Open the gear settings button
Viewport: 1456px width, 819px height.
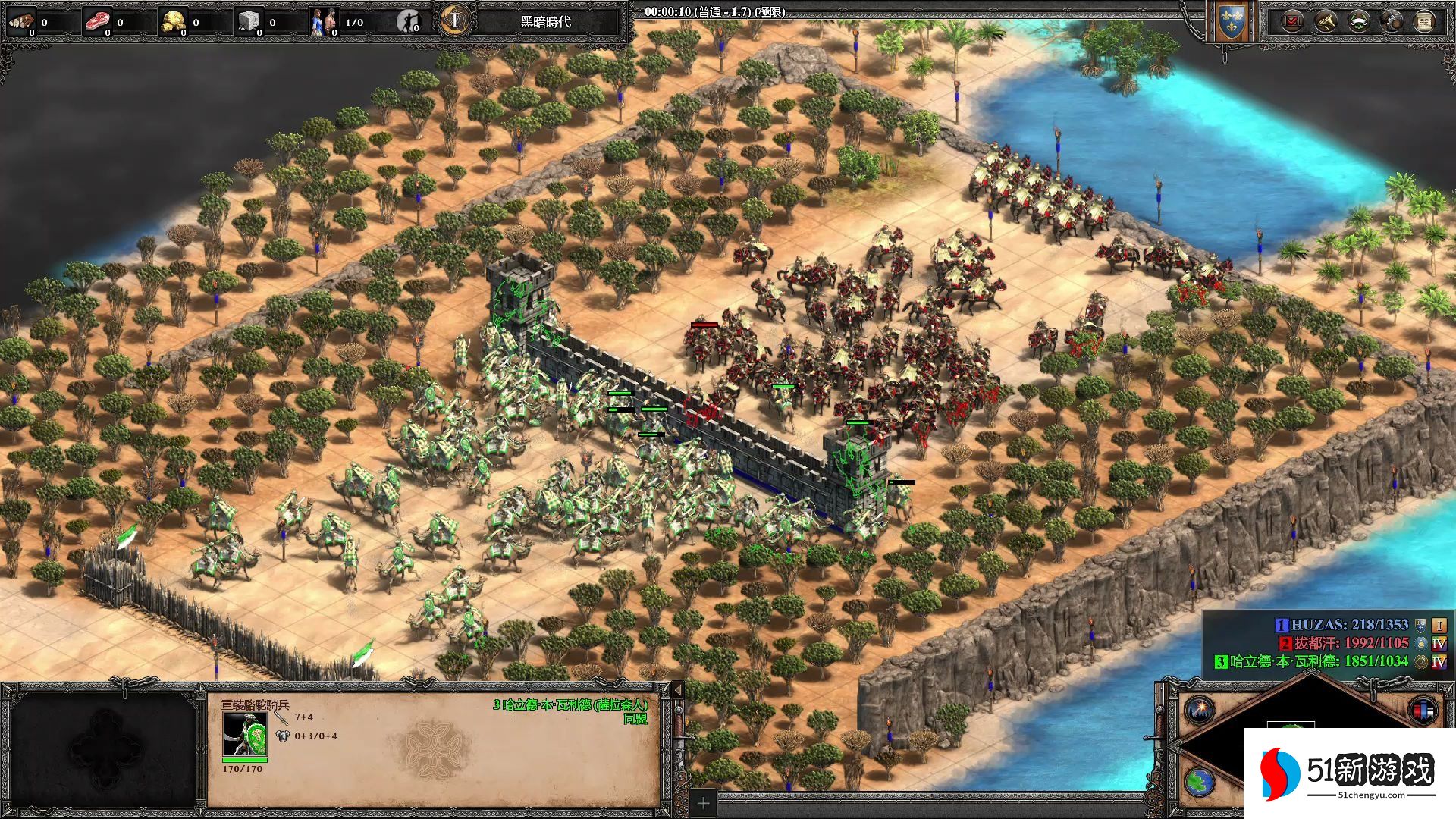click(1392, 22)
